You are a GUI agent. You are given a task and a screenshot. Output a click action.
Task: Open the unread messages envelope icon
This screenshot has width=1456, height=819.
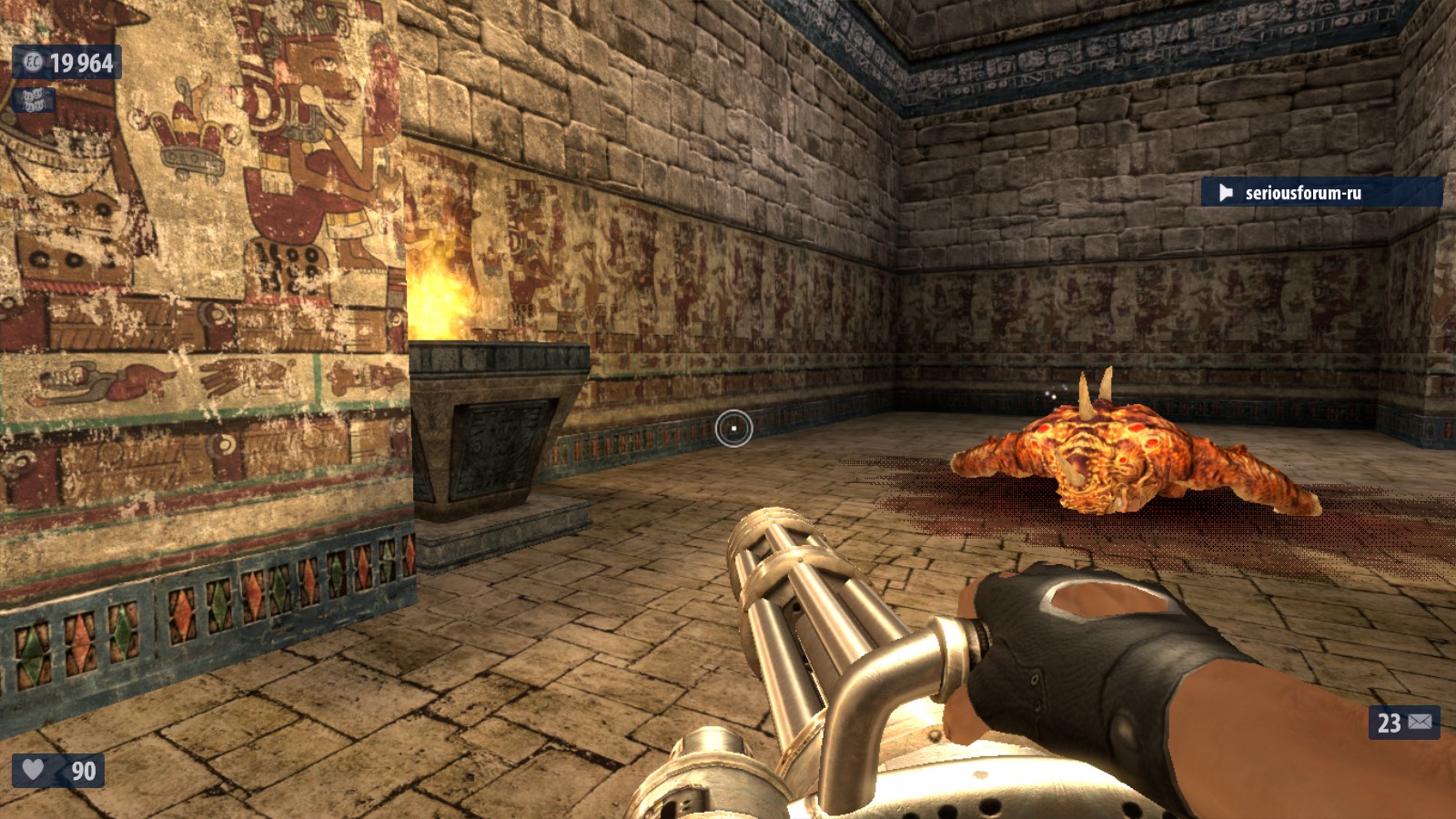[1420, 723]
